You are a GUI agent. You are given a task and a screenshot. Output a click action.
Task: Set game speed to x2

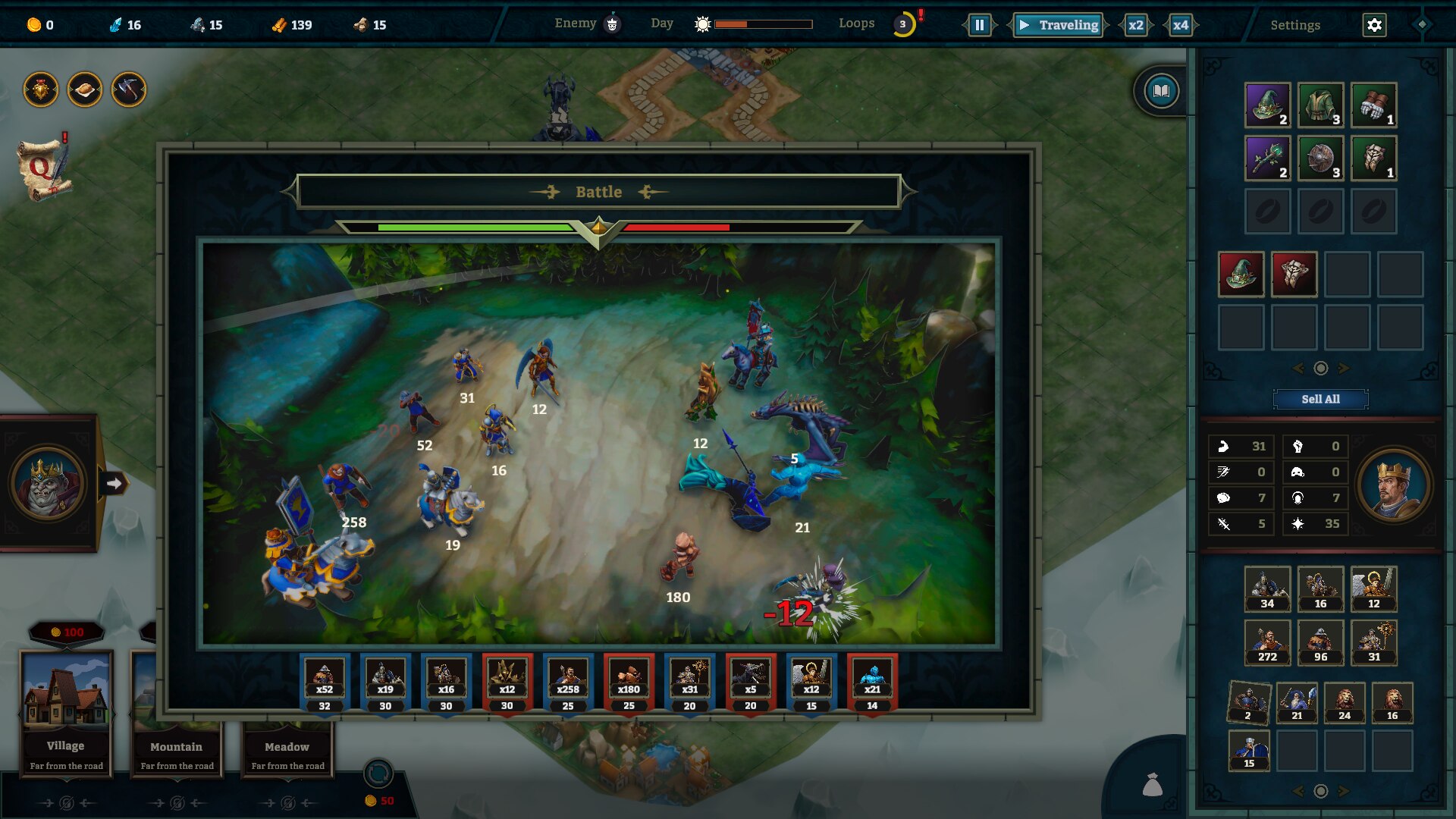click(x=1135, y=25)
